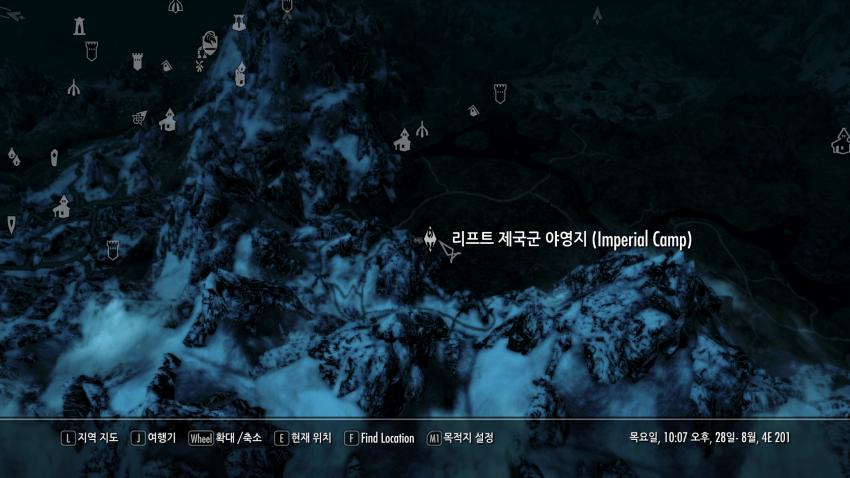This screenshot has height=478, width=850.
Task: Open the local map (지역 지도)
Action: pos(90,438)
